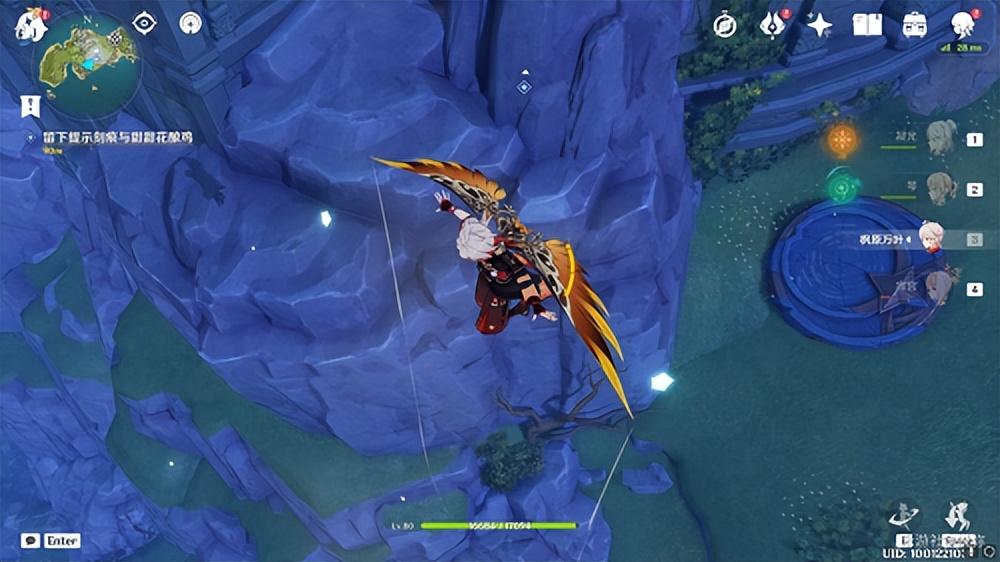Viewport: 1000px width, 562px height.
Task: Open the inventory backpack icon
Action: coord(914,25)
